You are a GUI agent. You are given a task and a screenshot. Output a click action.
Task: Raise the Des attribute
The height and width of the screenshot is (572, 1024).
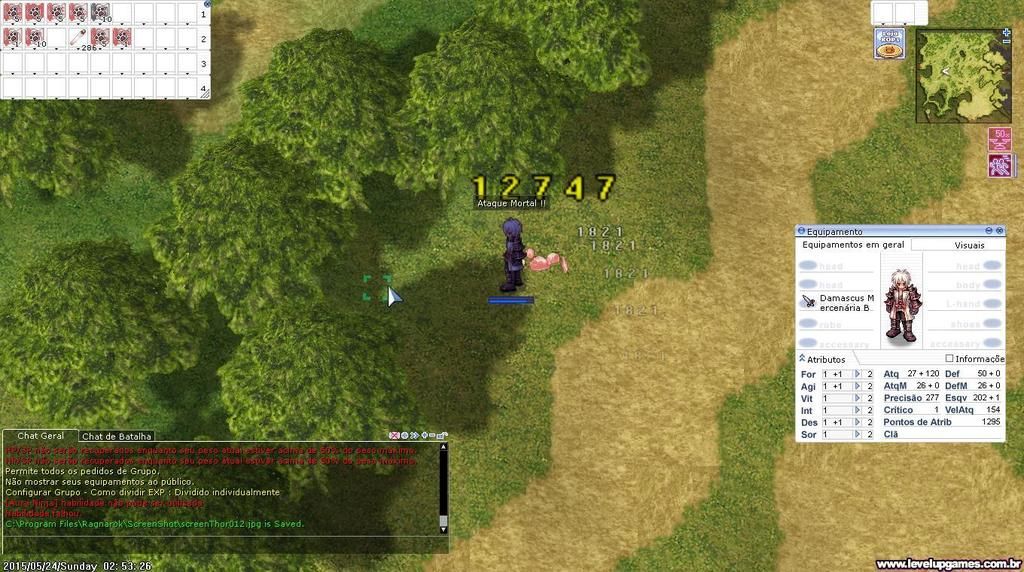(x=857, y=422)
